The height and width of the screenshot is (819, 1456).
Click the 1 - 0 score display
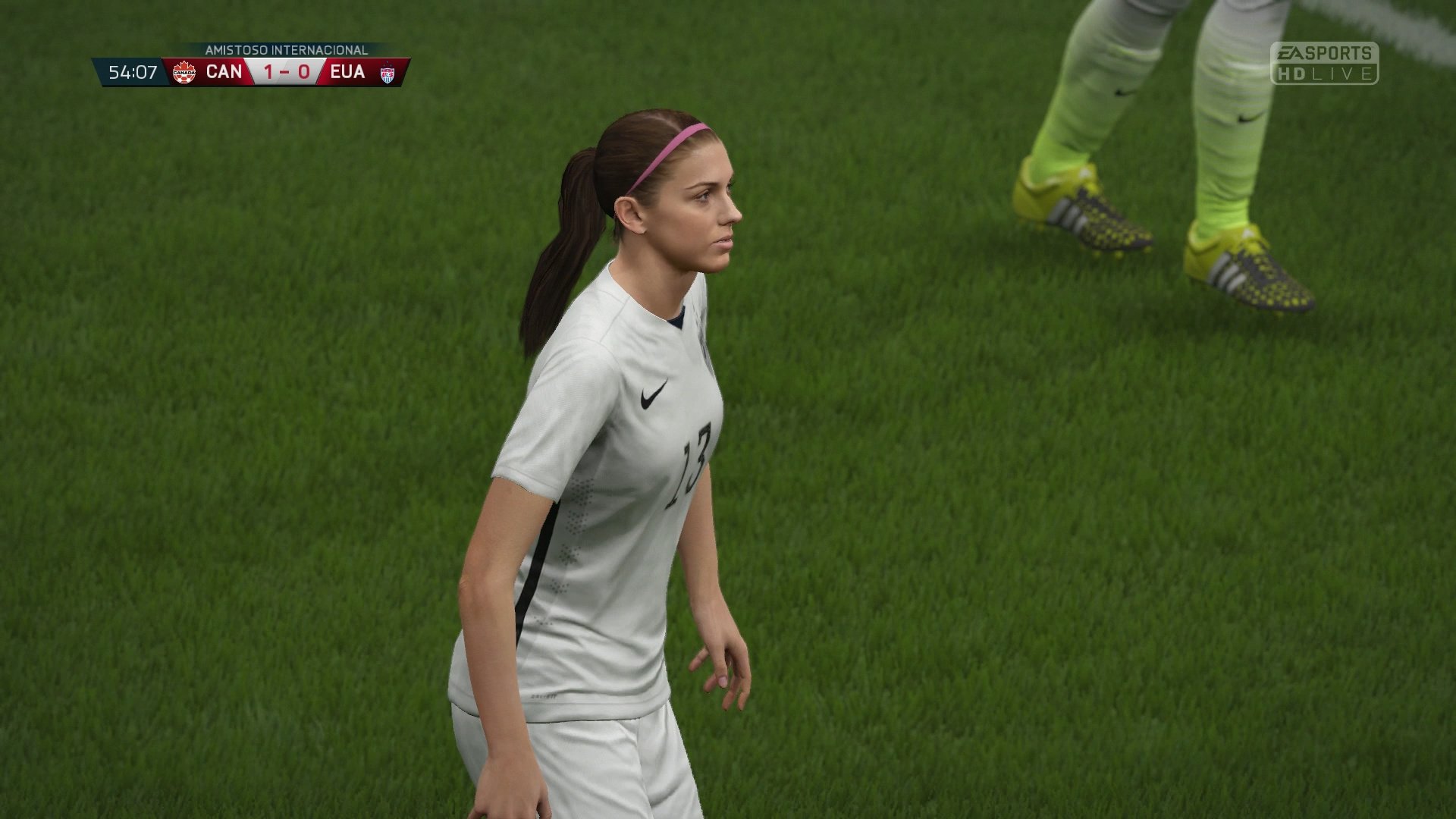click(x=287, y=73)
